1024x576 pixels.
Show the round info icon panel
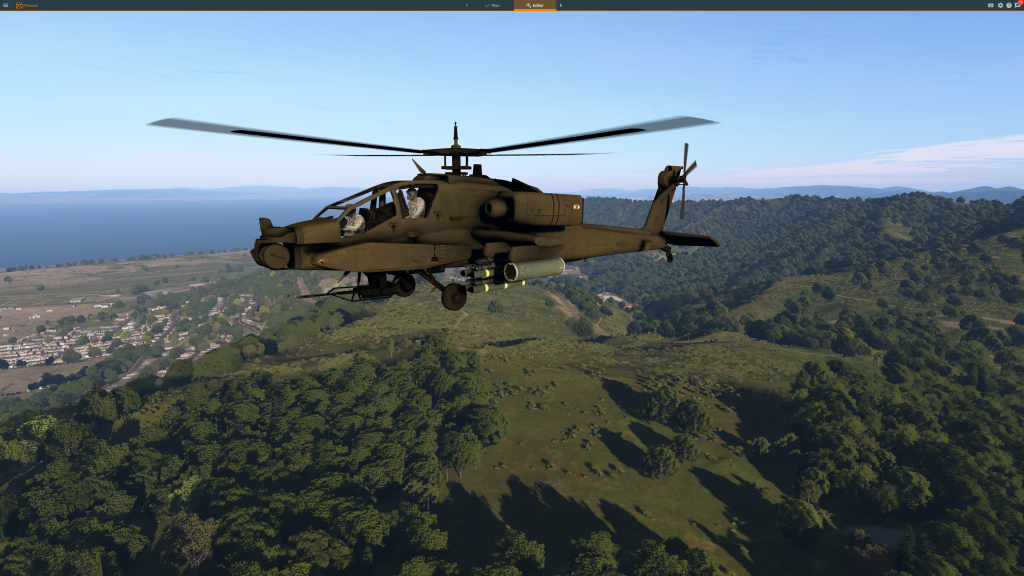[x=1008, y=5]
